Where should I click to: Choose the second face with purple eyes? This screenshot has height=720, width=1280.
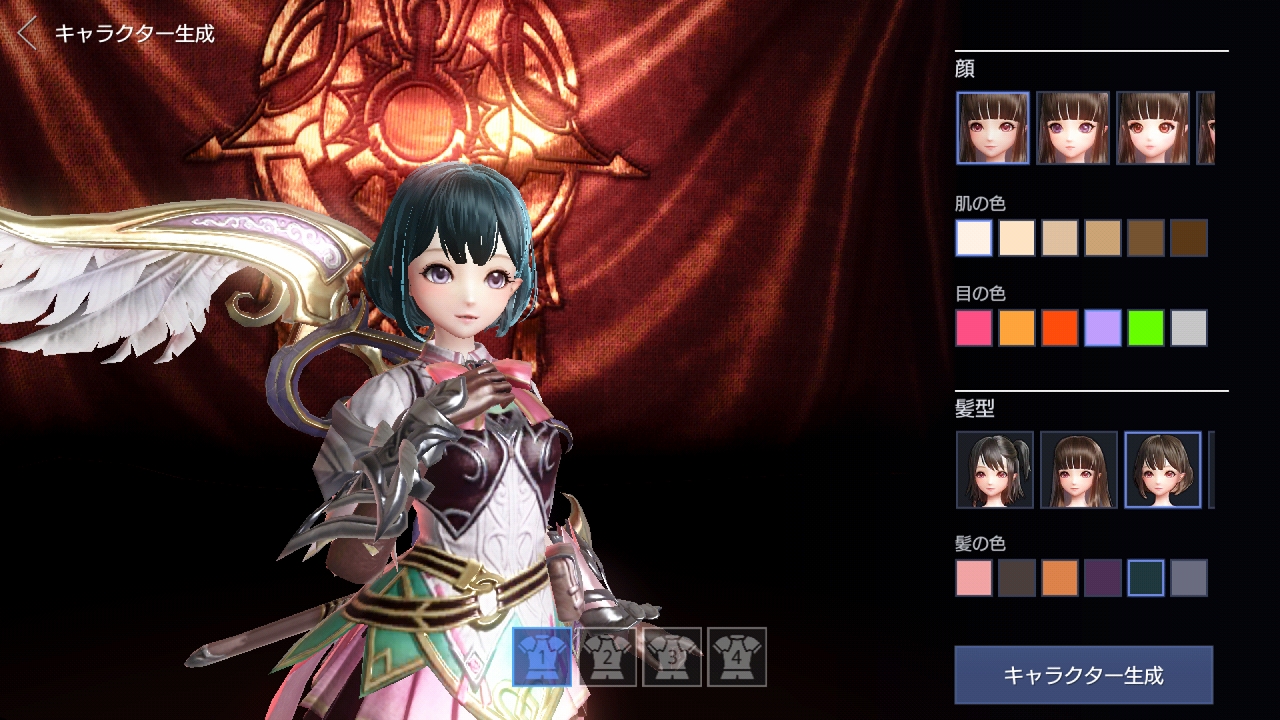1073,128
